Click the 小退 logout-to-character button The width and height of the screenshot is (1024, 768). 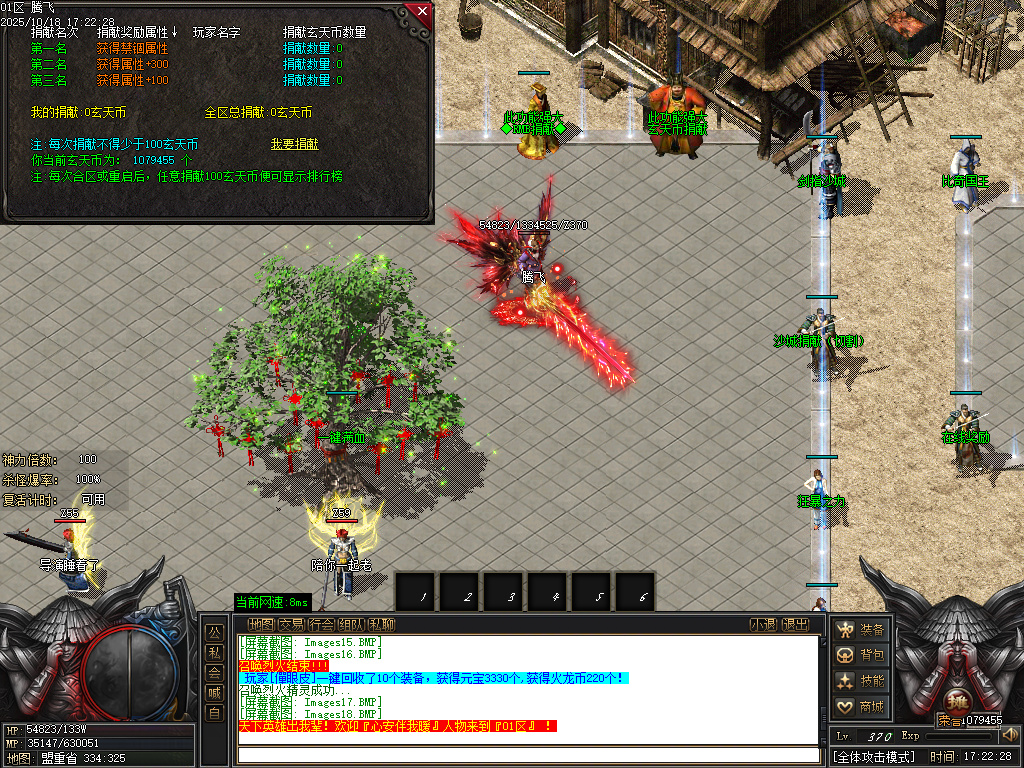764,625
